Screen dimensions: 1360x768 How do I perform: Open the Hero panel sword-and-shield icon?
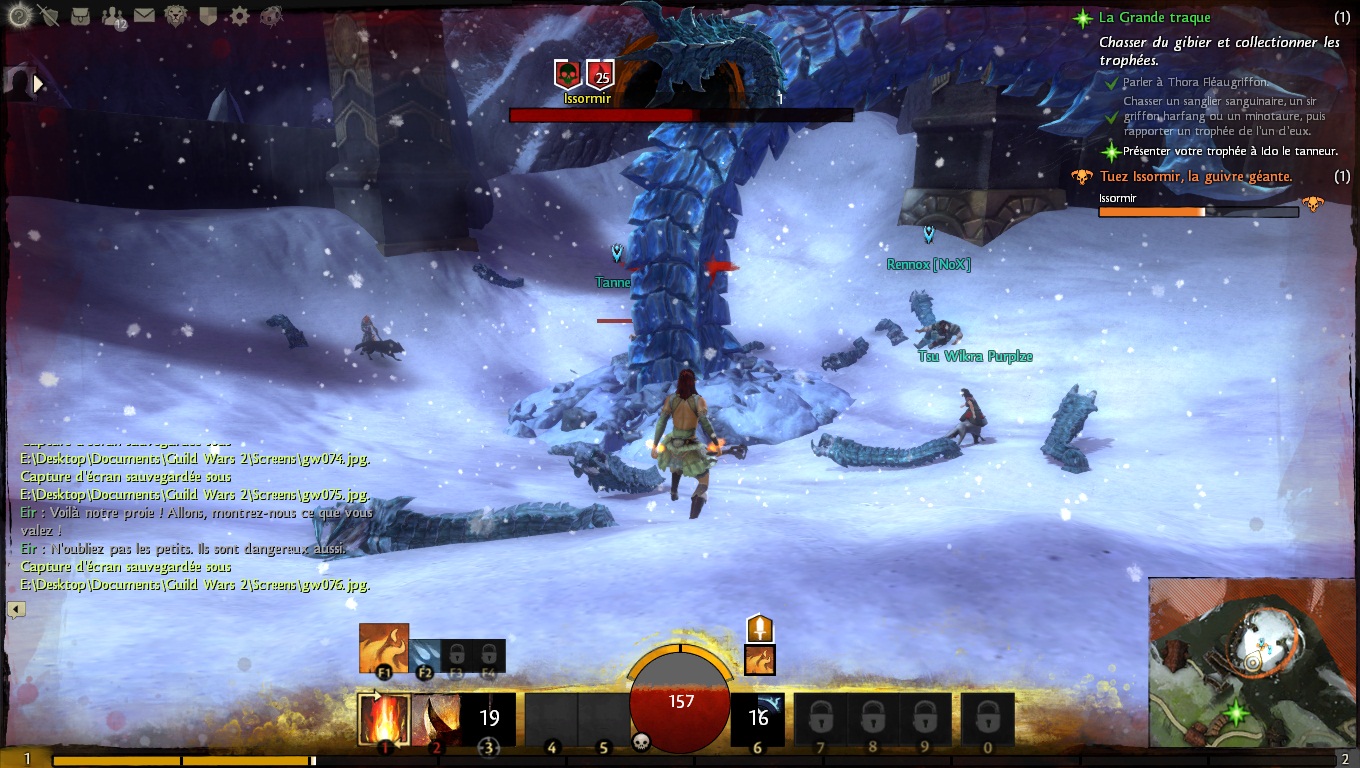(x=48, y=15)
